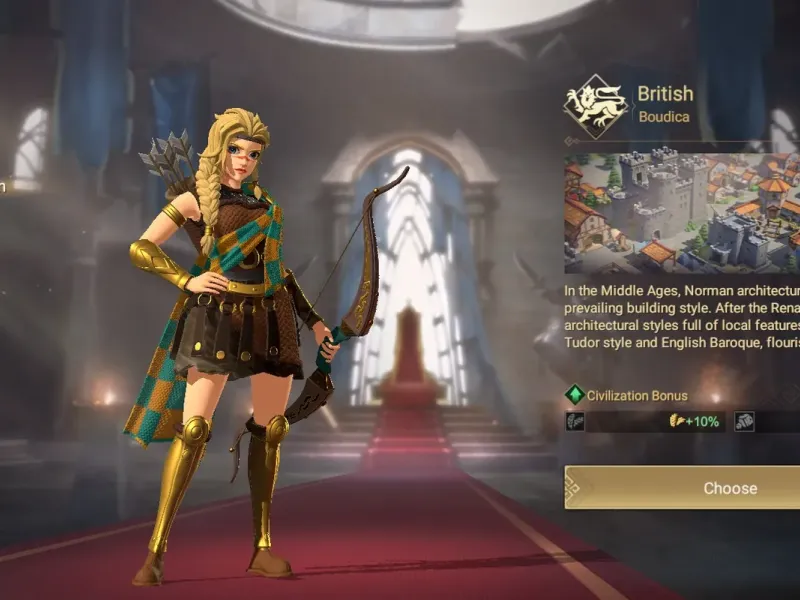Viewport: 800px width, 600px height.
Task: Open the British city architecture preview image
Action: pyautogui.click(x=682, y=213)
